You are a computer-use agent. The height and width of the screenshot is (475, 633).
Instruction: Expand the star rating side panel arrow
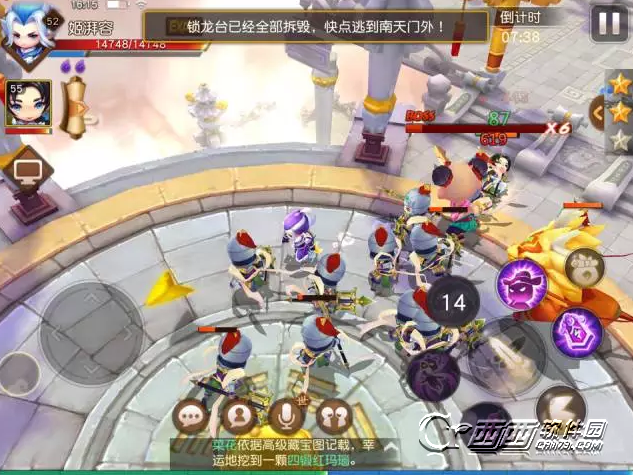[602, 111]
